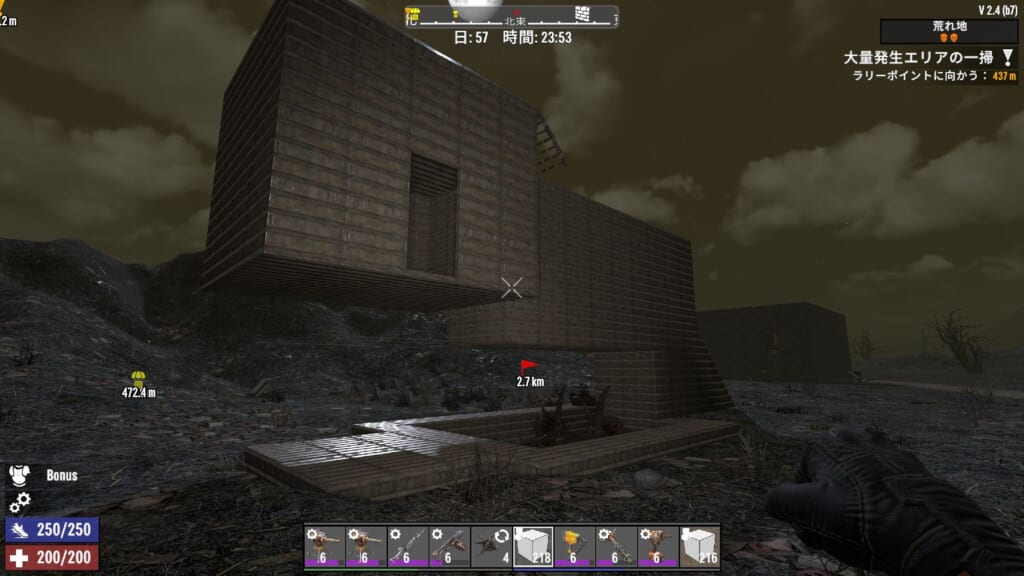Choose the yellow power tool hotbar slot

pyautogui.click(x=574, y=547)
